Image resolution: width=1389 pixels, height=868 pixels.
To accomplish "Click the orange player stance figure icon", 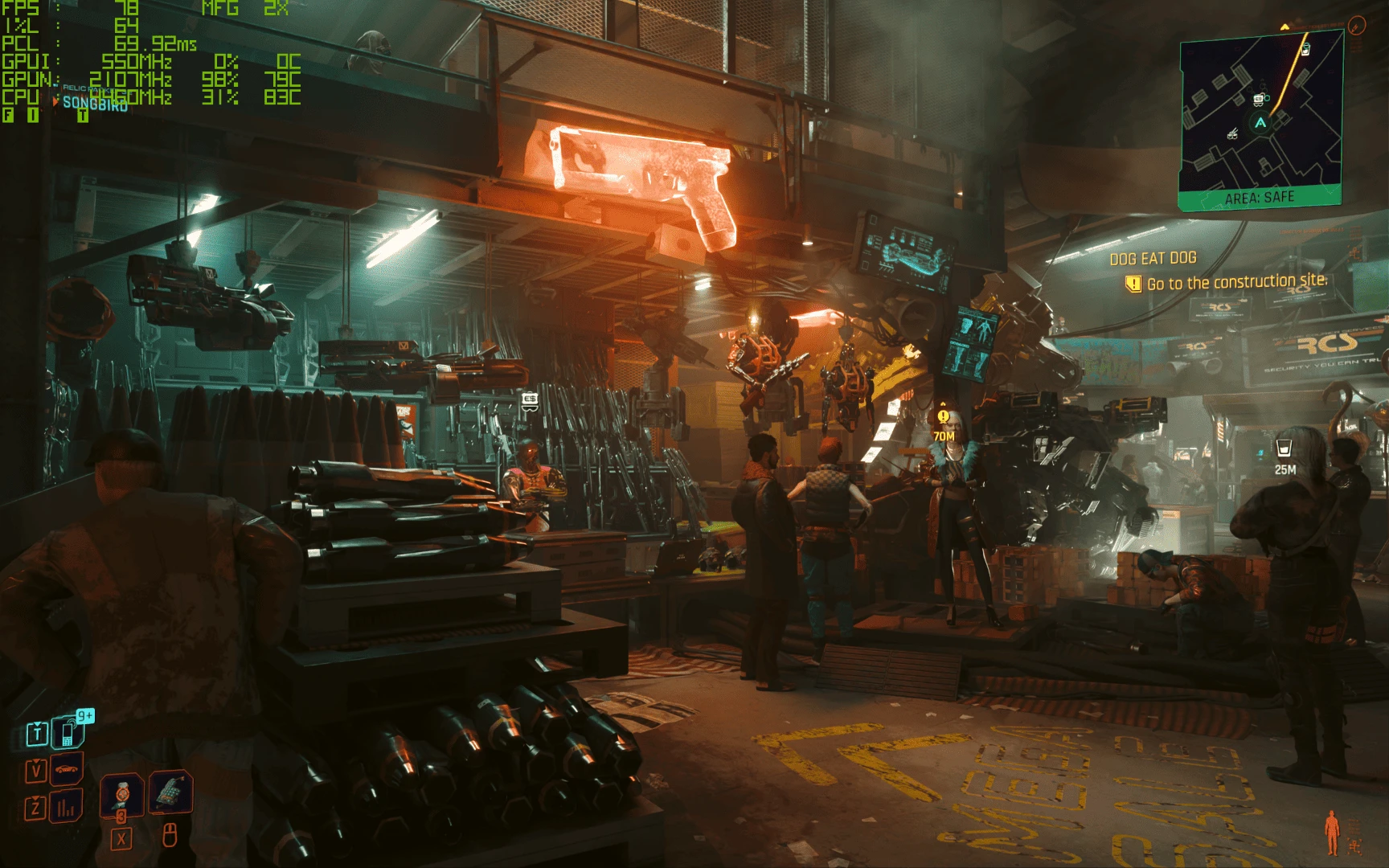I will [1332, 832].
